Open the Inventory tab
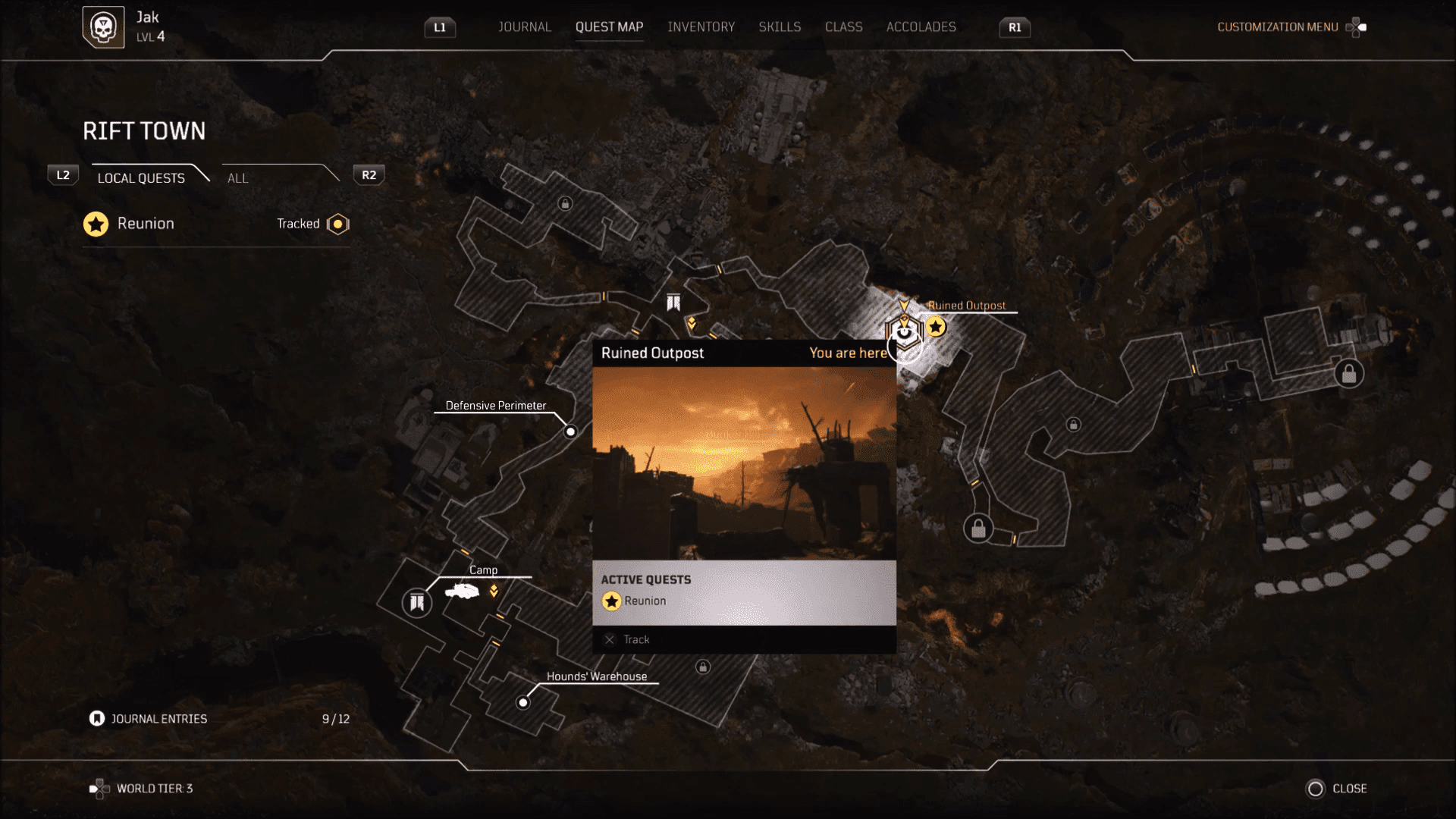Screen dimensions: 1456x819 [x=701, y=27]
